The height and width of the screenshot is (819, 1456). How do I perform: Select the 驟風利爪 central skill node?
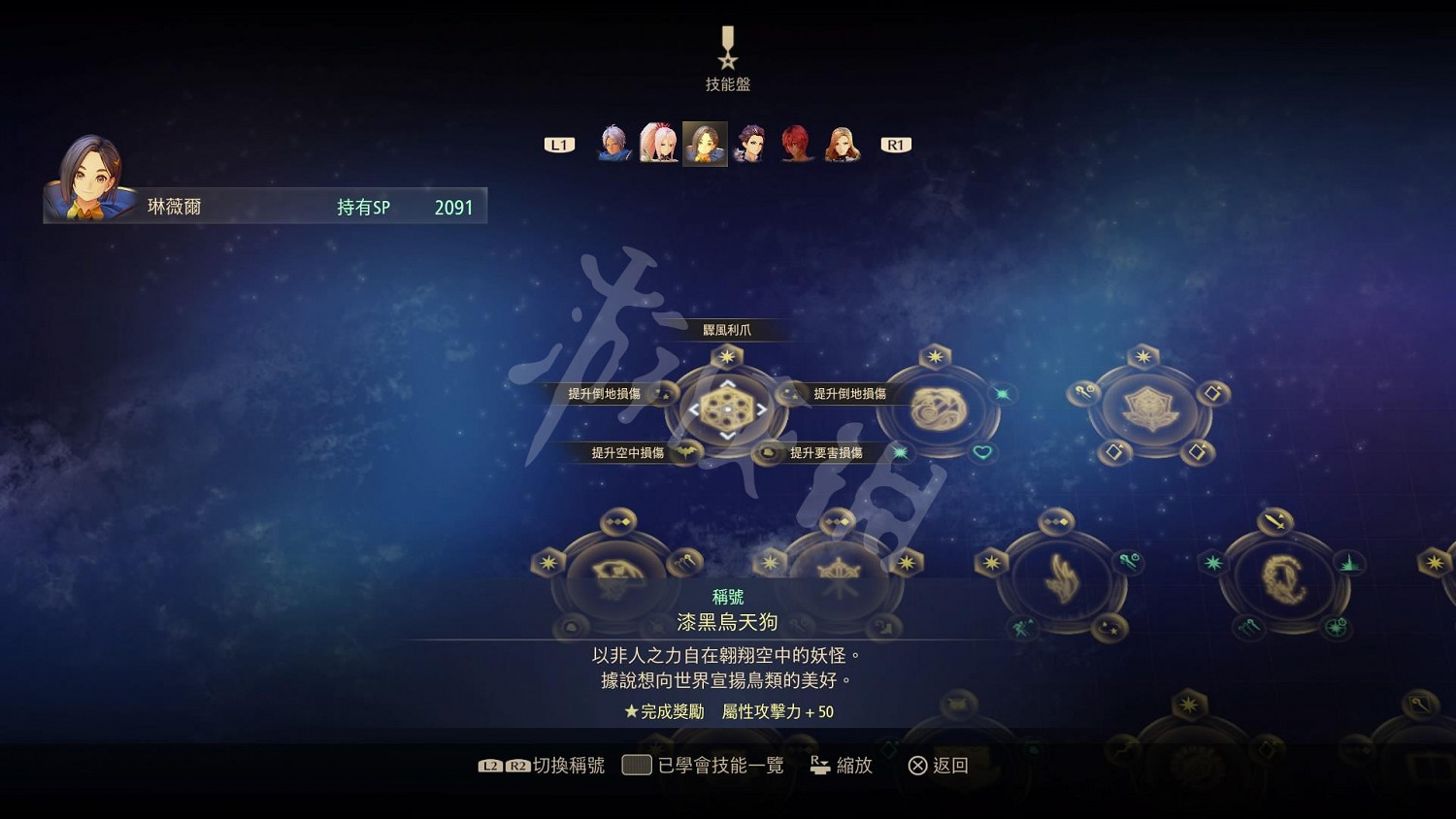[726, 409]
